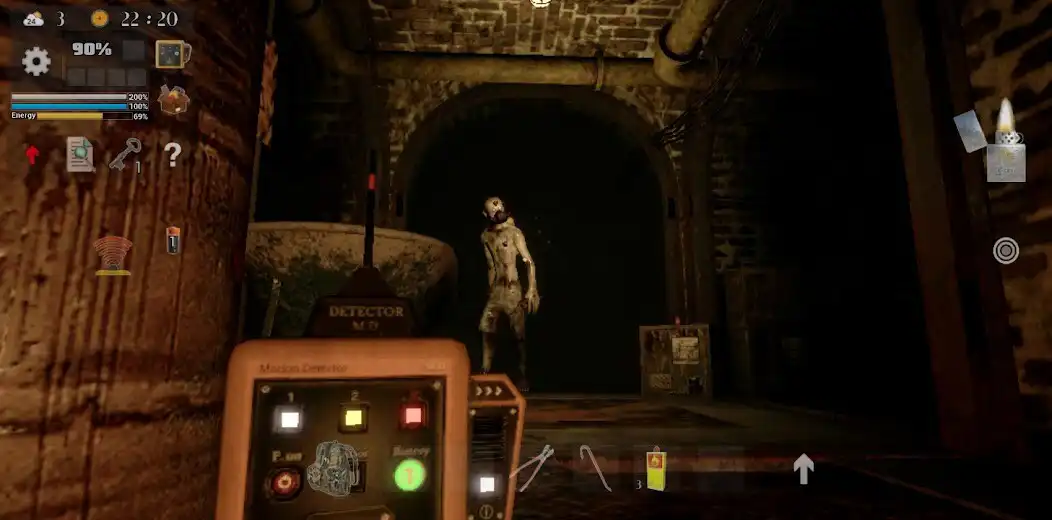Select the lighter fluid can slot
The width and height of the screenshot is (1052, 520).
pyautogui.click(x=655, y=469)
